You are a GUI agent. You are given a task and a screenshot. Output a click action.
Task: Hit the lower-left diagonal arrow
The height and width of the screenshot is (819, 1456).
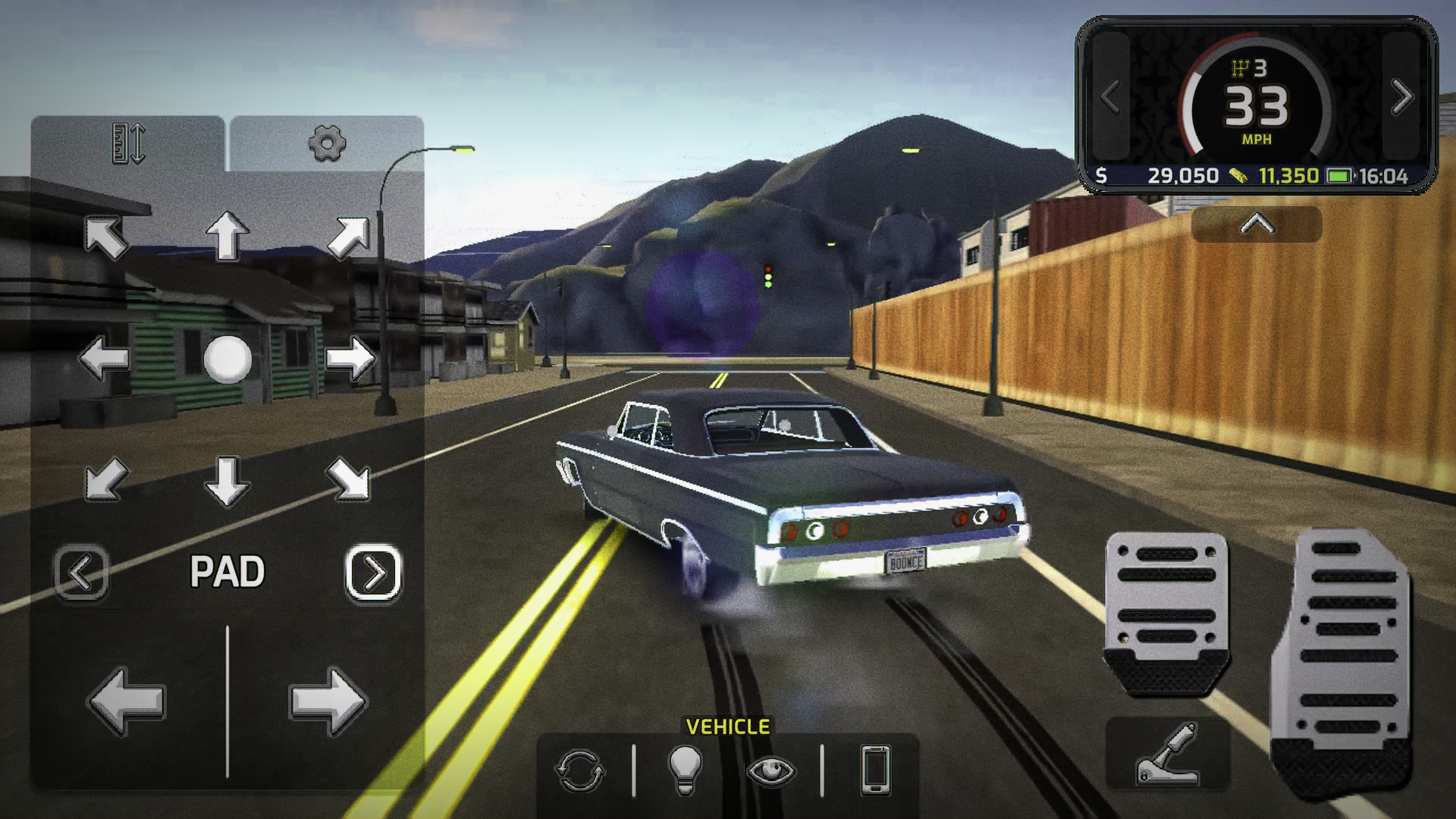[x=105, y=479]
